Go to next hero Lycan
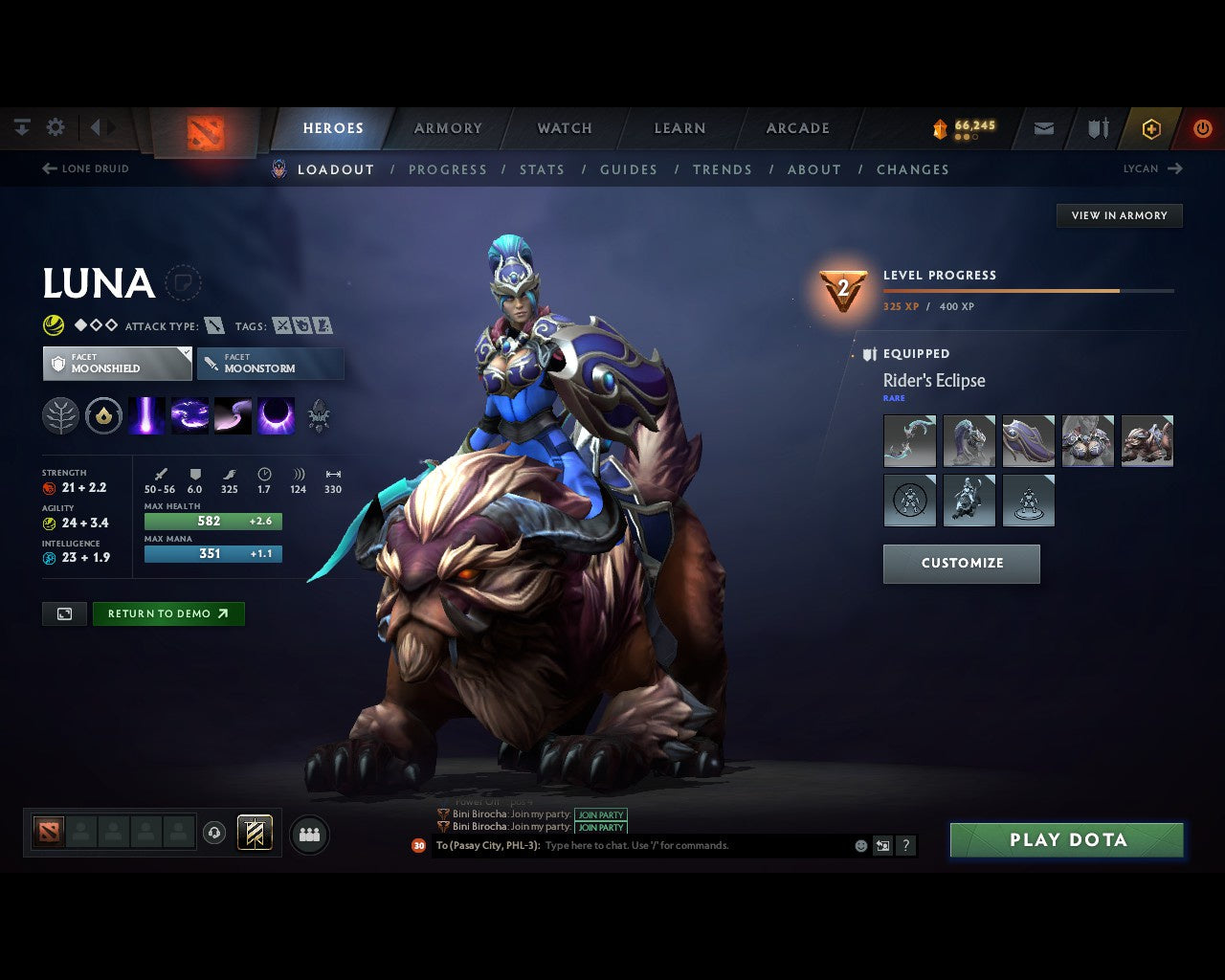The width and height of the screenshot is (1225, 980). [x=1152, y=168]
